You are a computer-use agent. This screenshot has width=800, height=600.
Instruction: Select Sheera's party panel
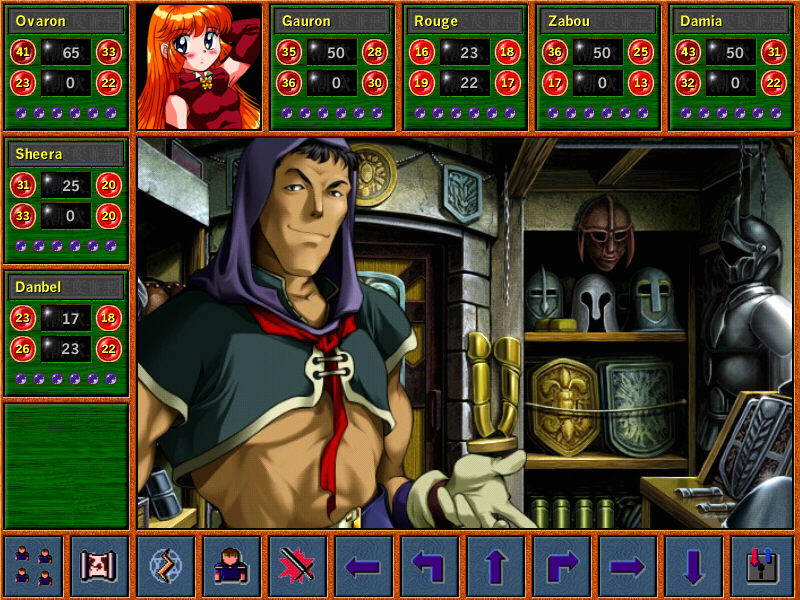click(66, 200)
